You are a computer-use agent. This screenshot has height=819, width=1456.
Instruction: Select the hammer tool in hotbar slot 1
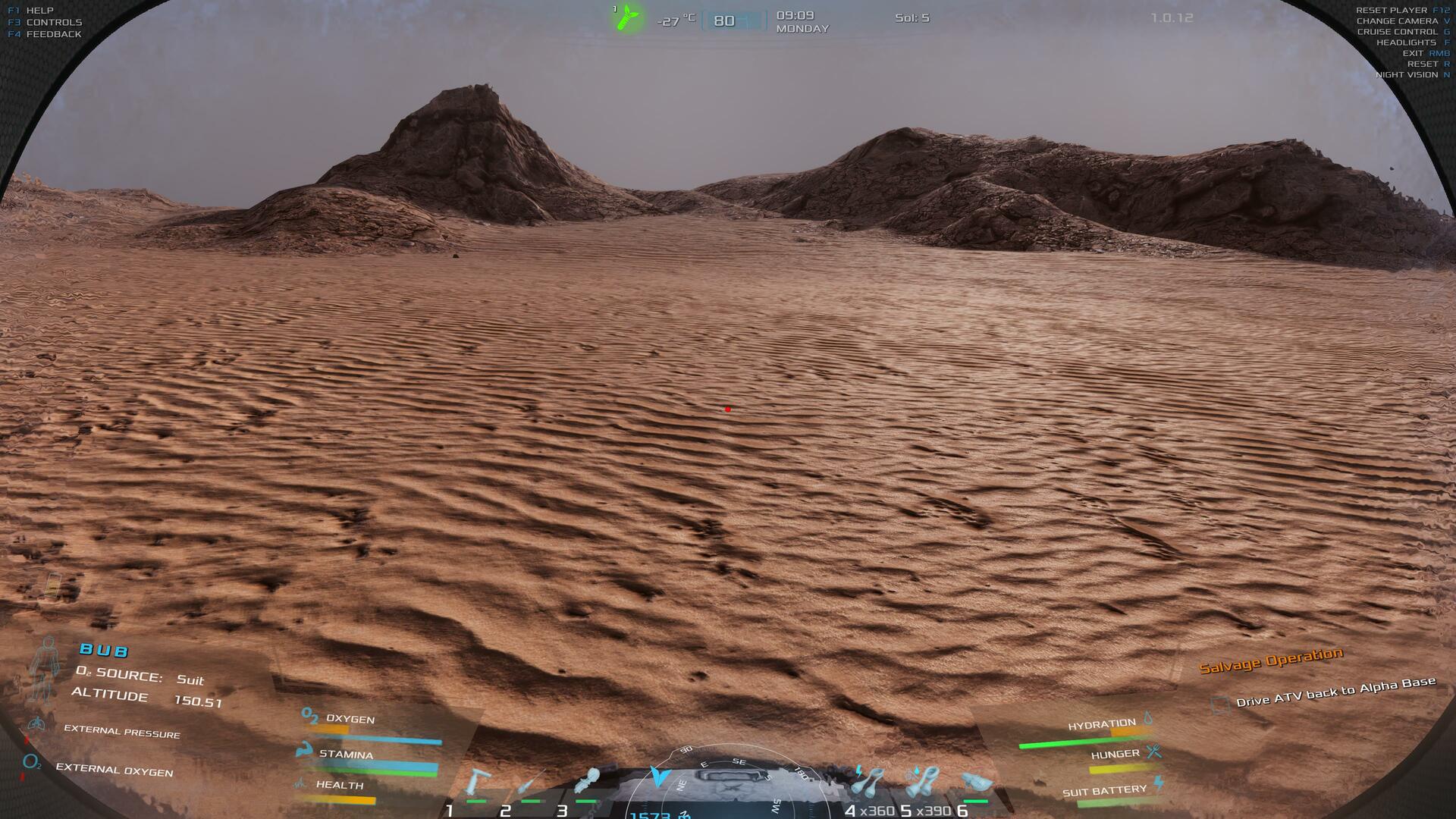click(x=478, y=783)
